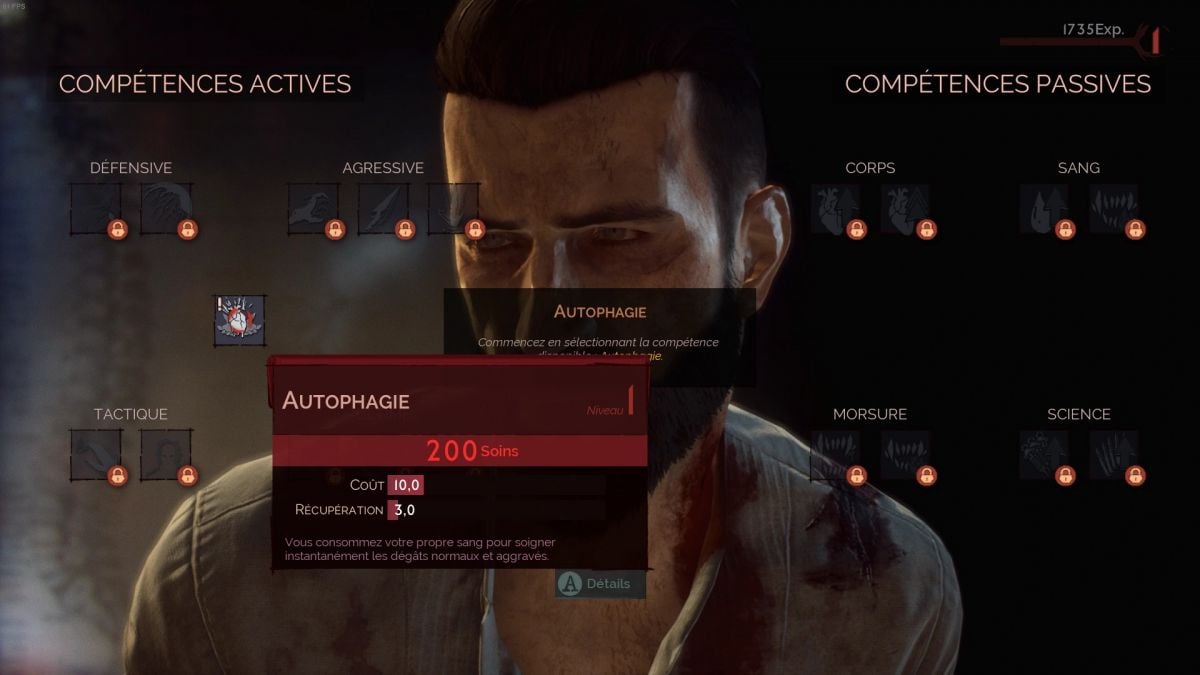The height and width of the screenshot is (675, 1200).
Task: Select the locked face skill under Tactique
Action: tap(166, 455)
